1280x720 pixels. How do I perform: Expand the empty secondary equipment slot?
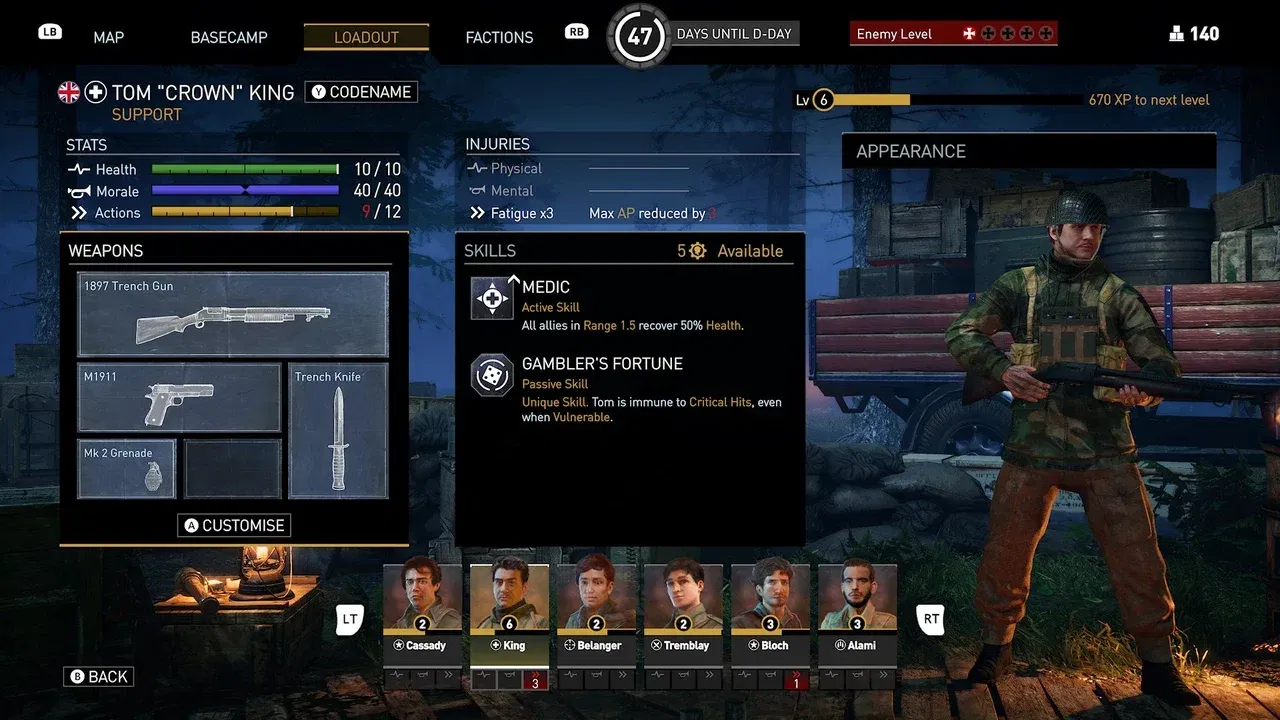(x=232, y=468)
